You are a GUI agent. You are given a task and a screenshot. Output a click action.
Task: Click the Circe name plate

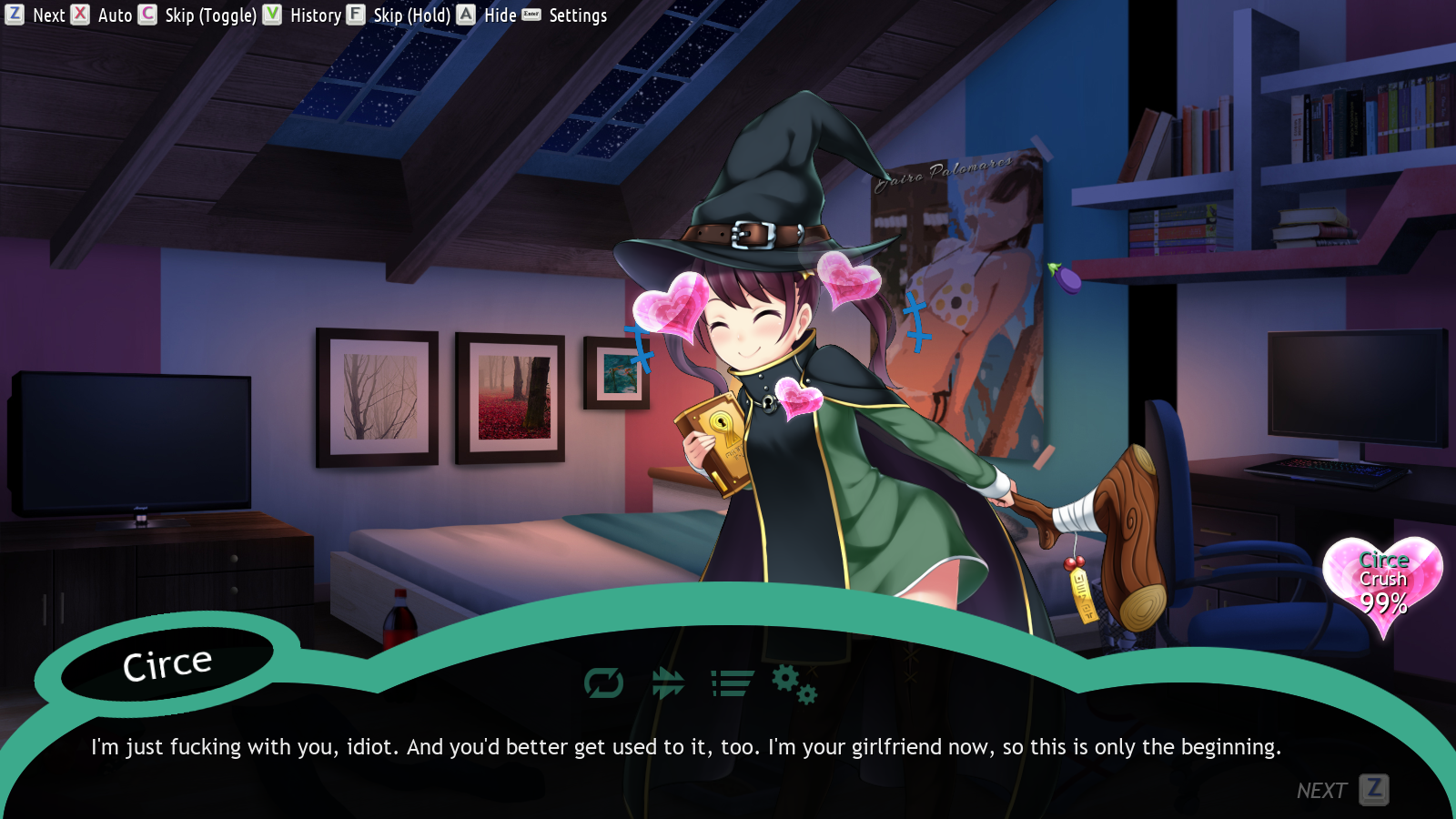coord(167,663)
